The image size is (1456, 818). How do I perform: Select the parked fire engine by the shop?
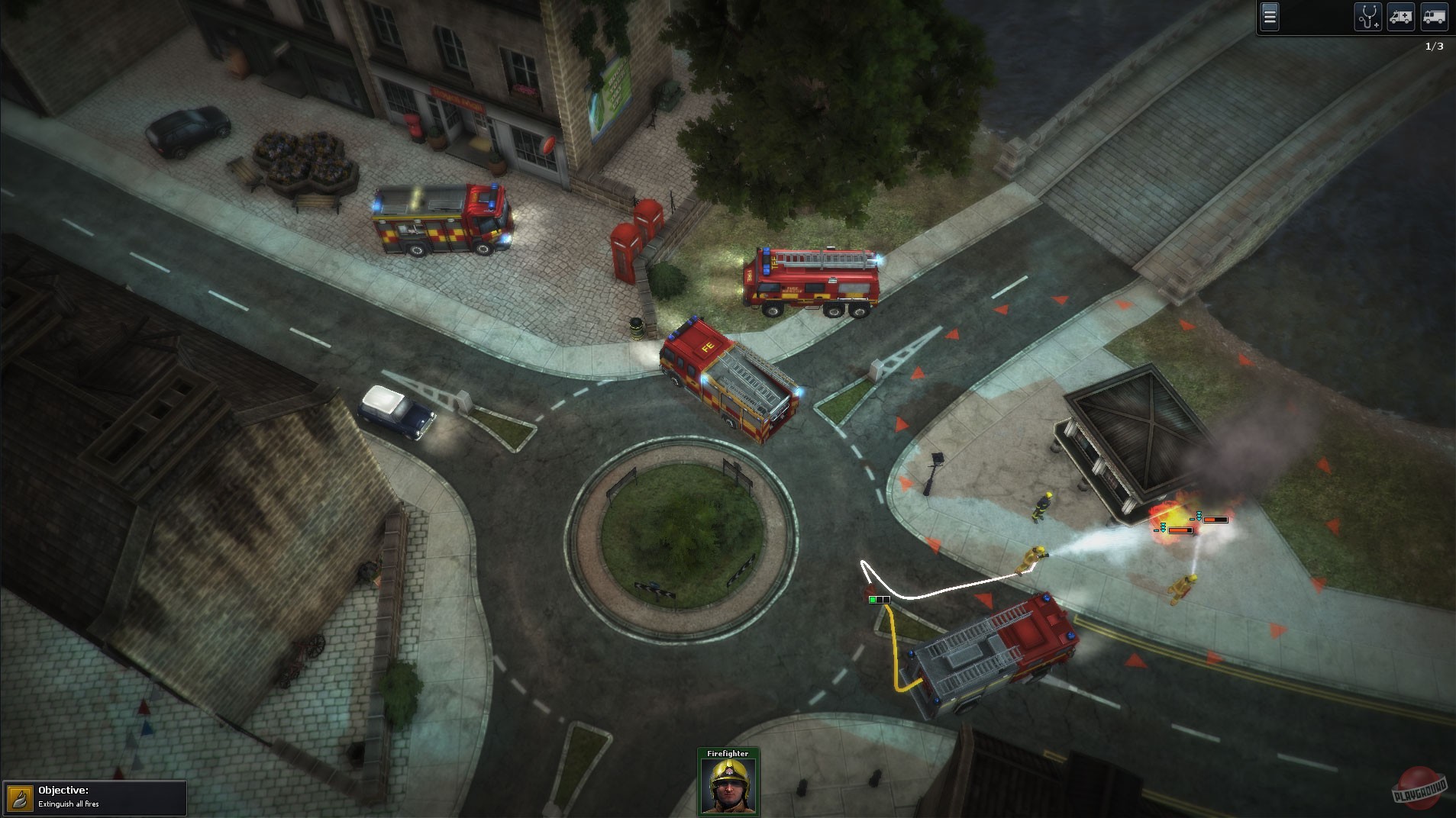pos(439,217)
